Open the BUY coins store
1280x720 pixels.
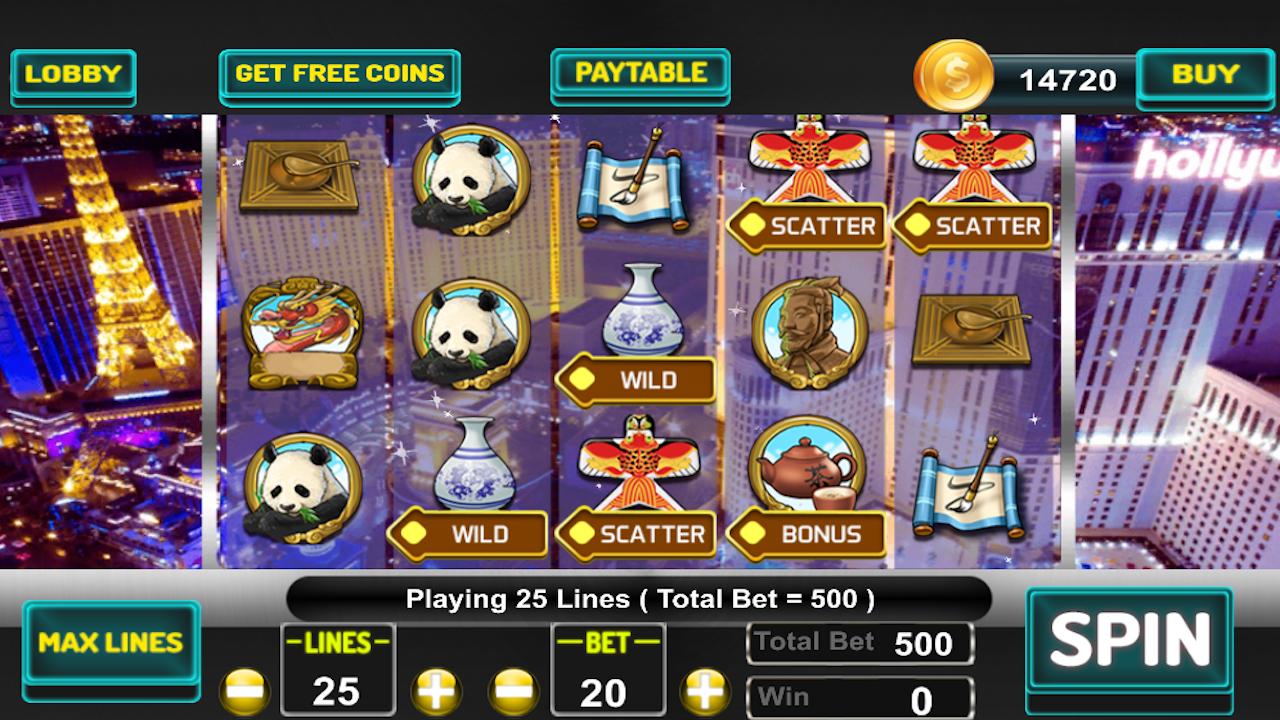1203,73
